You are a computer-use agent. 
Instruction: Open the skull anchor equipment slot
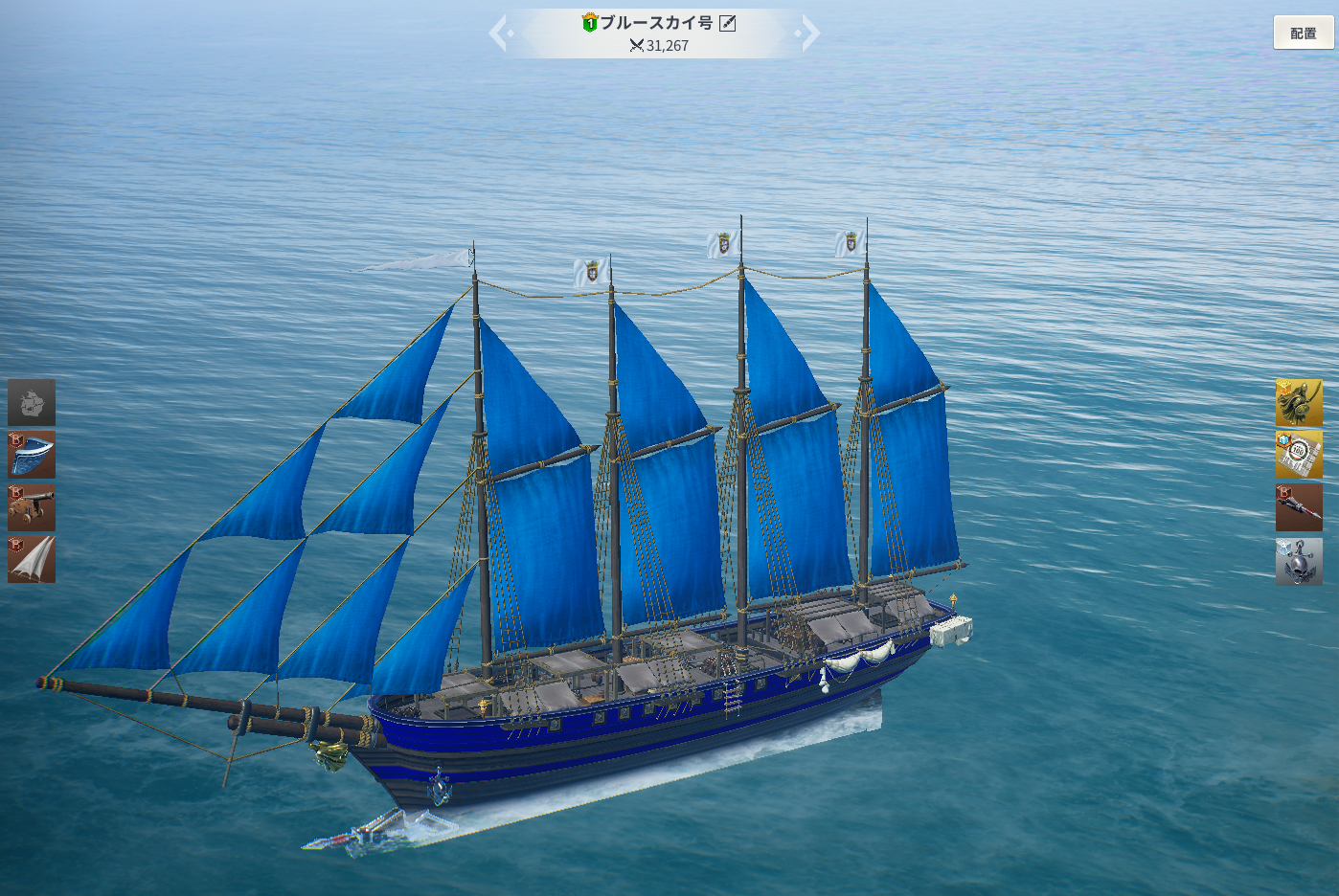tap(1299, 561)
